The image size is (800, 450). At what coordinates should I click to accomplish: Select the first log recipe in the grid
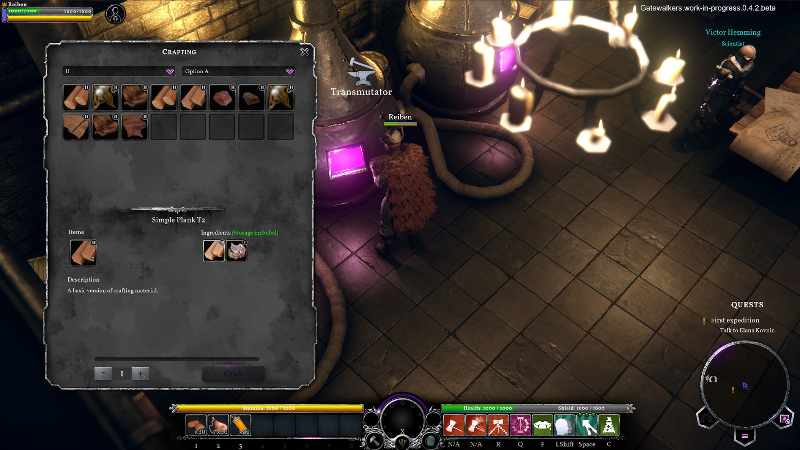tap(76, 97)
